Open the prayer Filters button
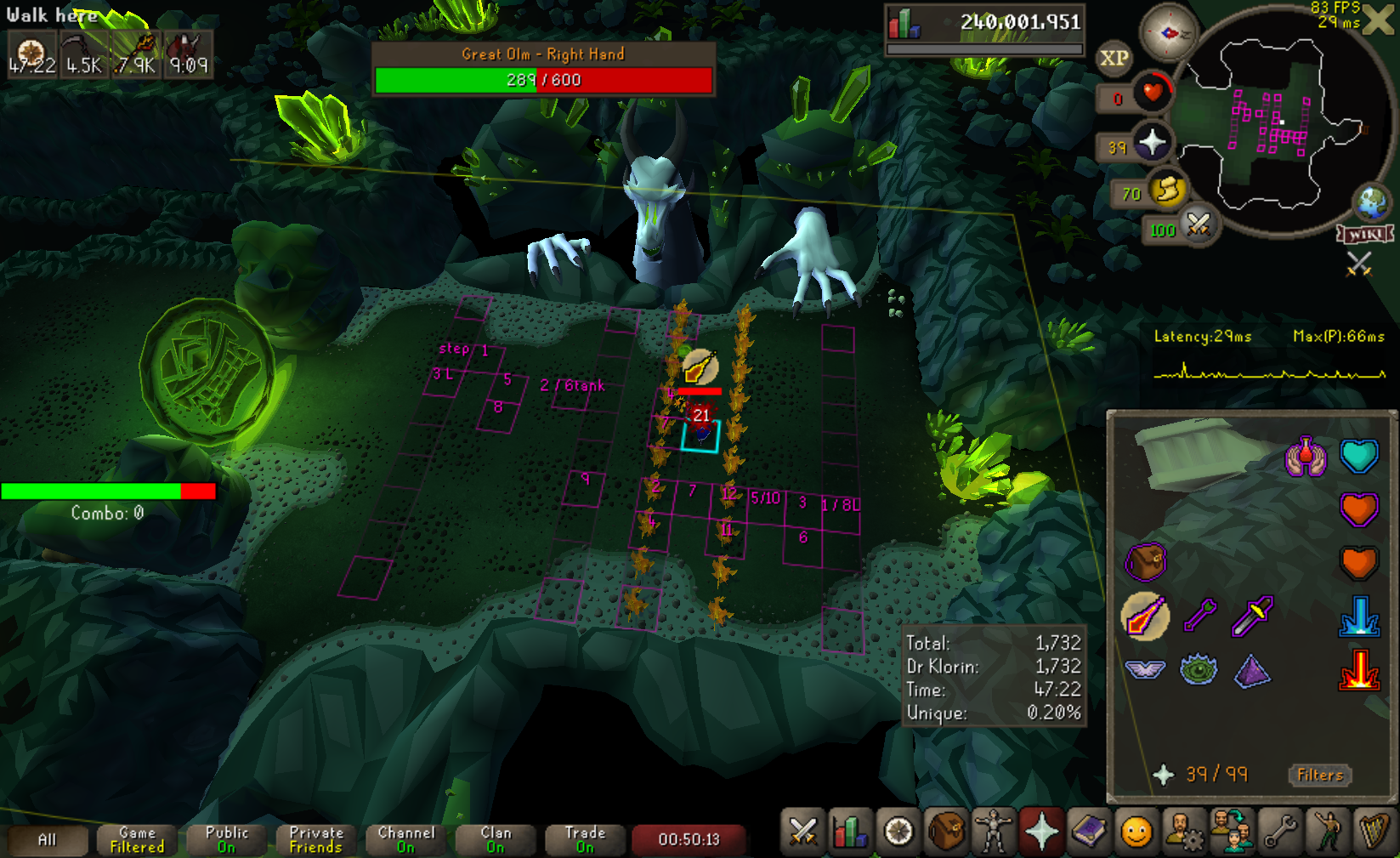The width and height of the screenshot is (1400, 858). tap(1319, 775)
